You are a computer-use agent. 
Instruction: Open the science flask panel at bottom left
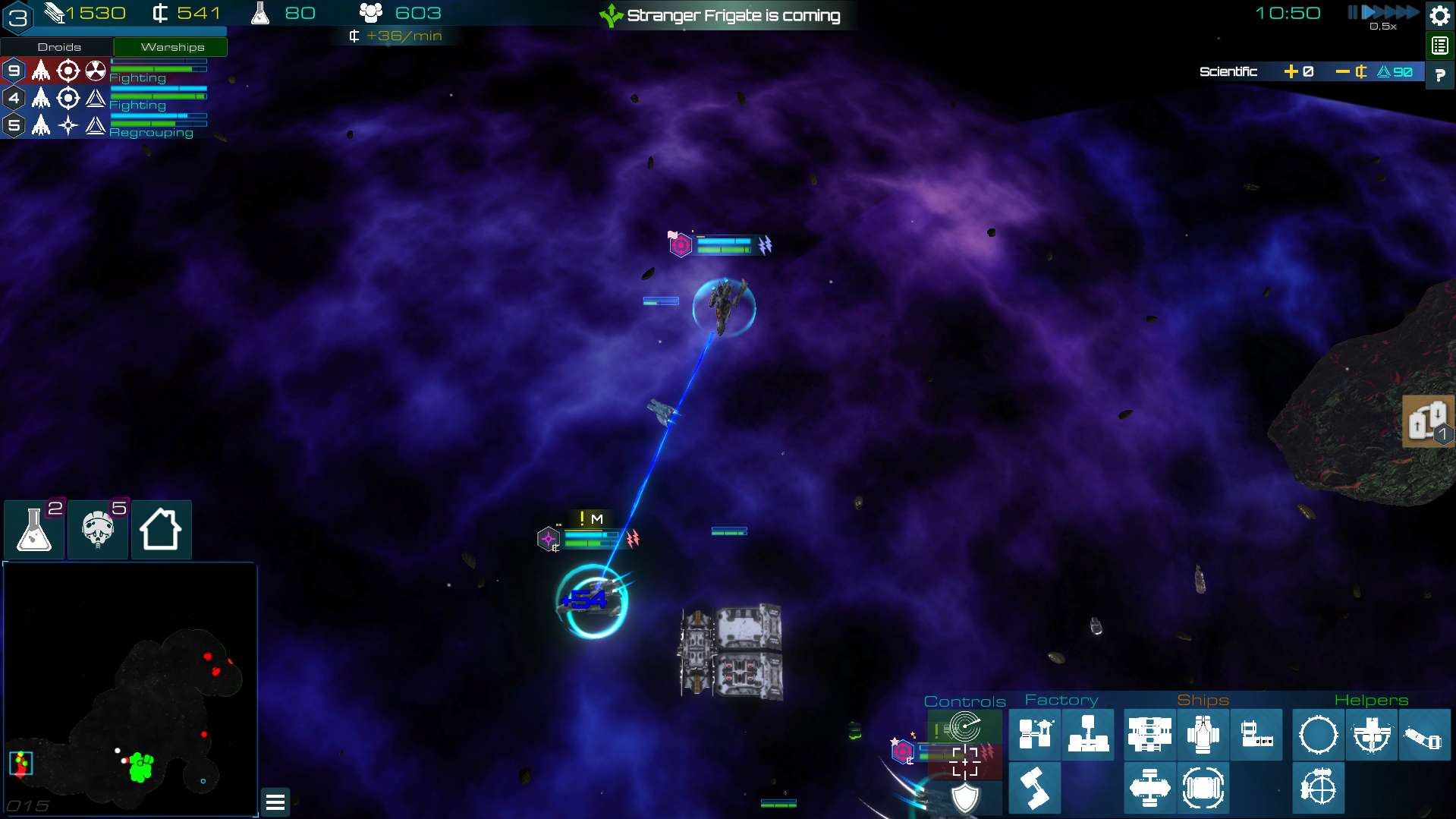point(34,529)
